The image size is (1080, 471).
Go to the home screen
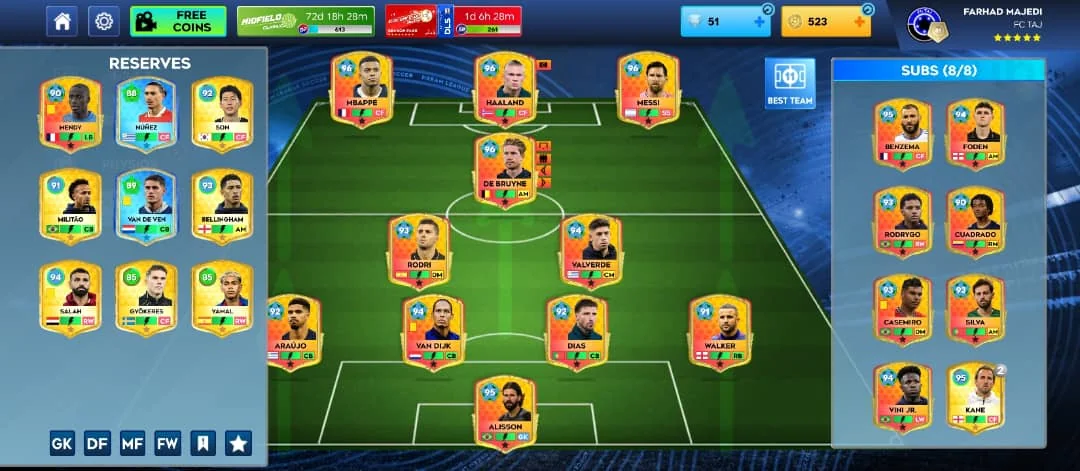62,20
